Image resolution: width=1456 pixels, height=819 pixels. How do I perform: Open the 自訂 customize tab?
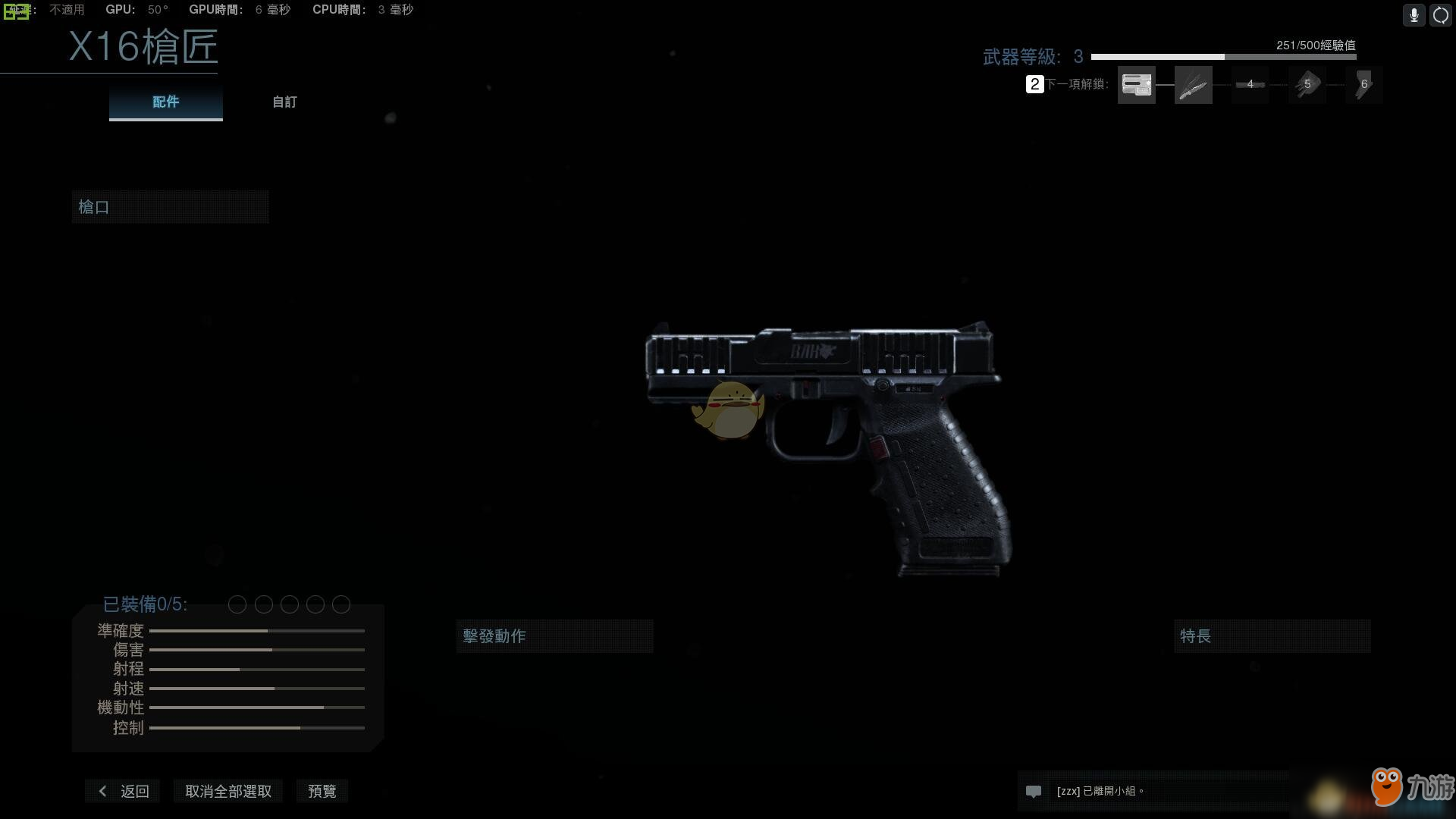tap(284, 102)
